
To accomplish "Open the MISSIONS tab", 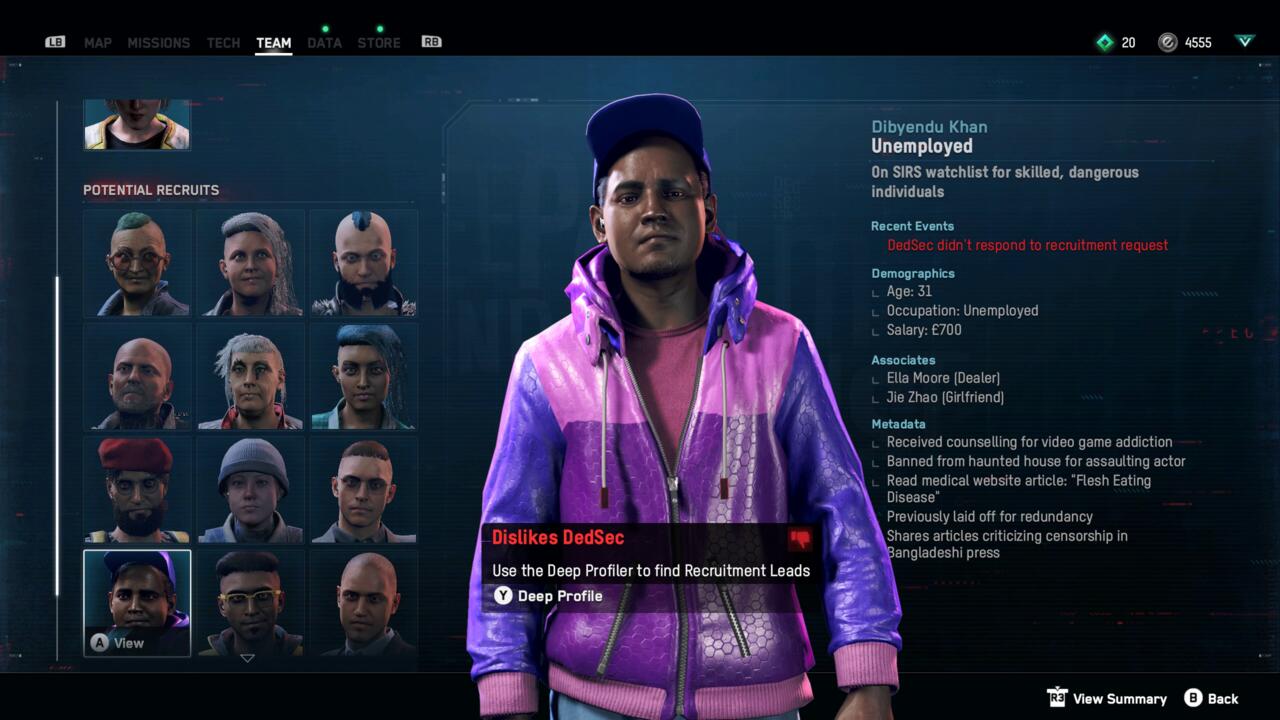I will tap(158, 42).
